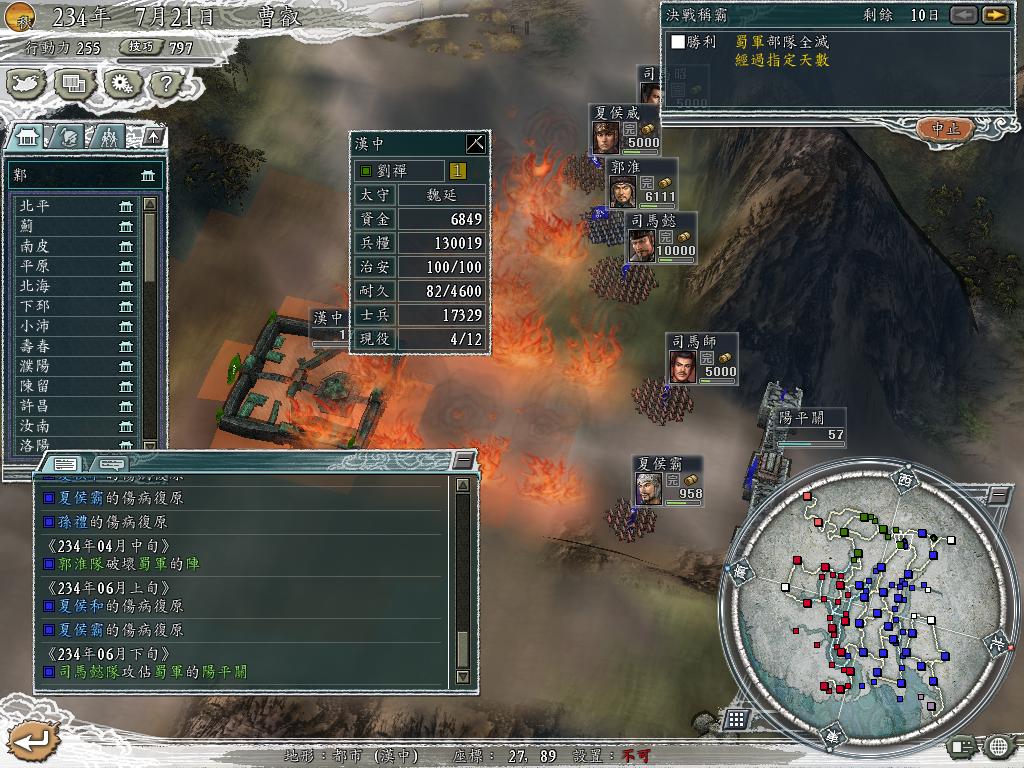The width and height of the screenshot is (1024, 768).
Task: Minimize the message log panel
Action: (462, 461)
